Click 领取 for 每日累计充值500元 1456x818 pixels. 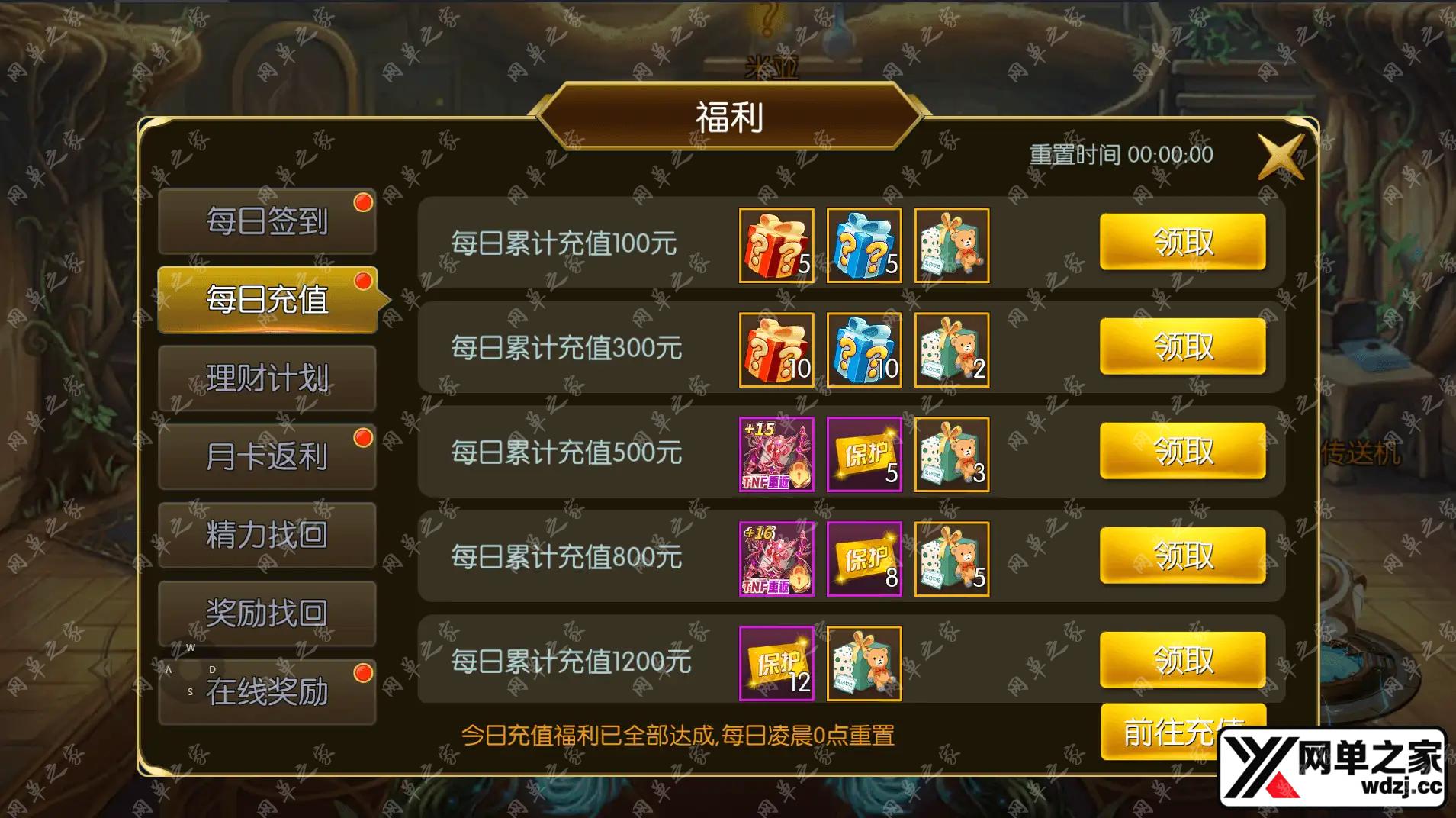1183,451
